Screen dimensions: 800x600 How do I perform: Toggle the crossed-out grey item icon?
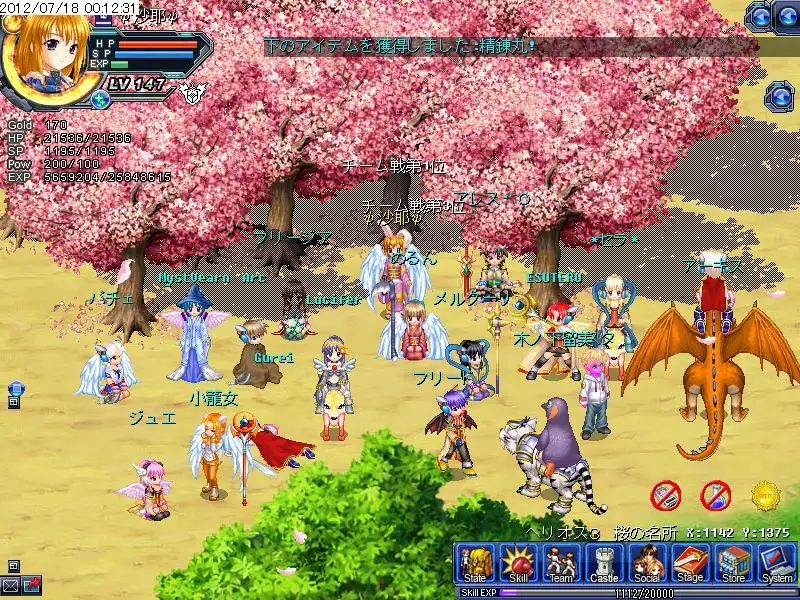(666, 494)
